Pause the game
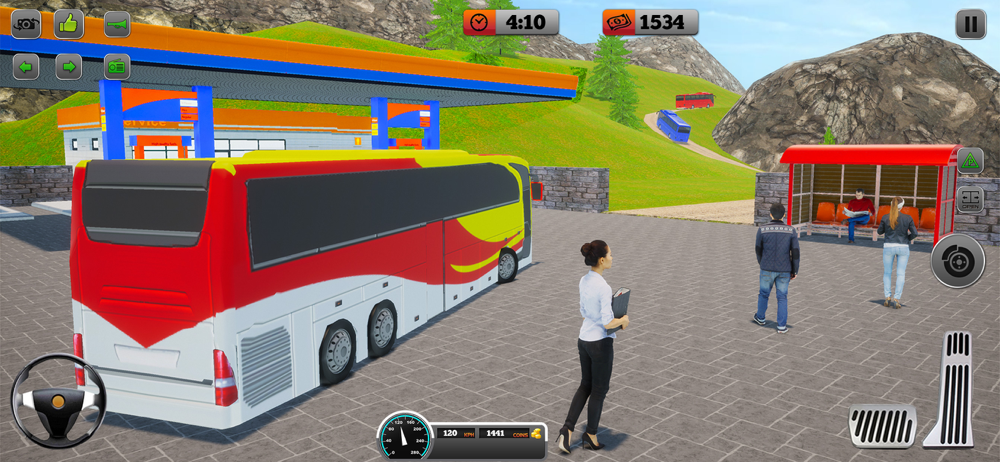The width and height of the screenshot is (1000, 462). 970,24
